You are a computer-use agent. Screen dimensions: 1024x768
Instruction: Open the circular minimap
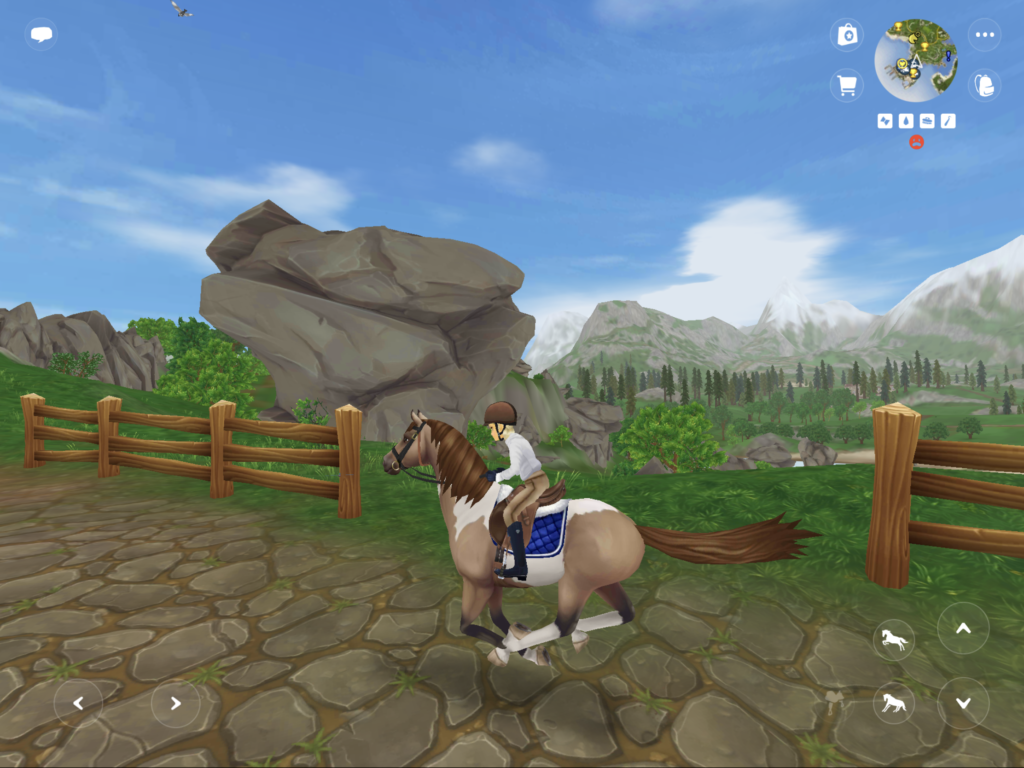(916, 60)
